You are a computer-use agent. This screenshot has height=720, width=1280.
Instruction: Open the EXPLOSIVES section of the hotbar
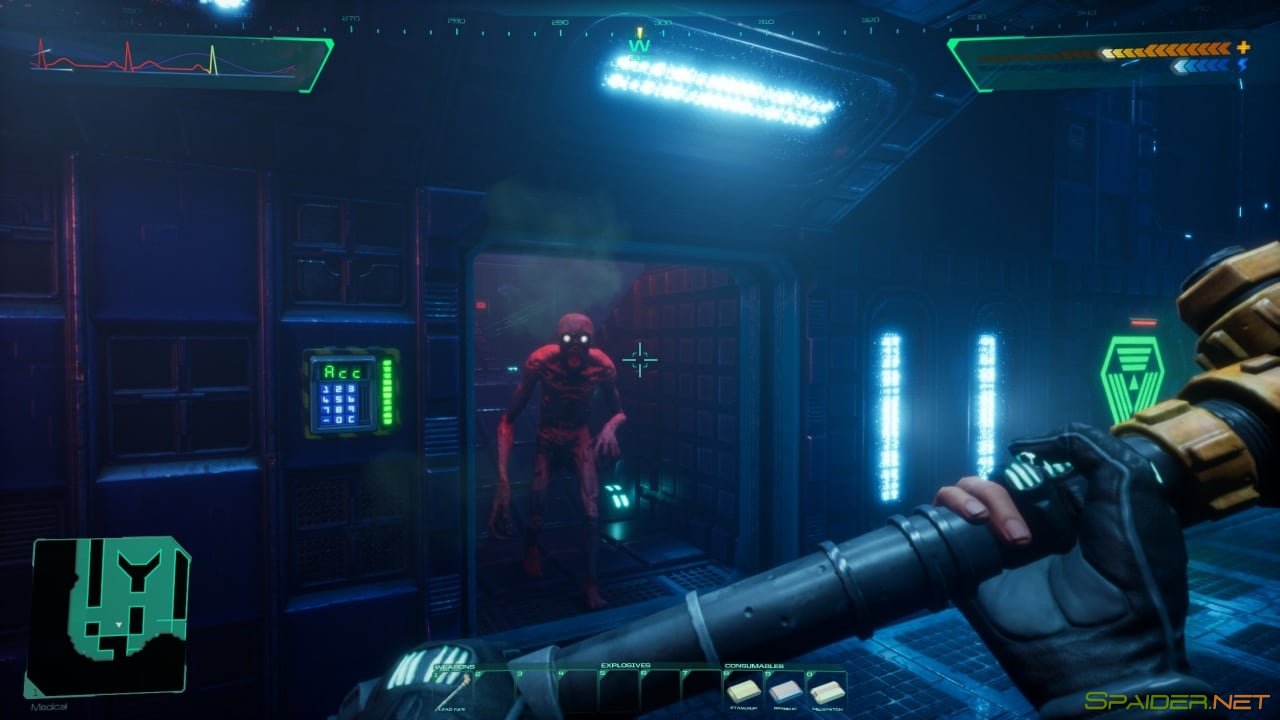point(625,665)
